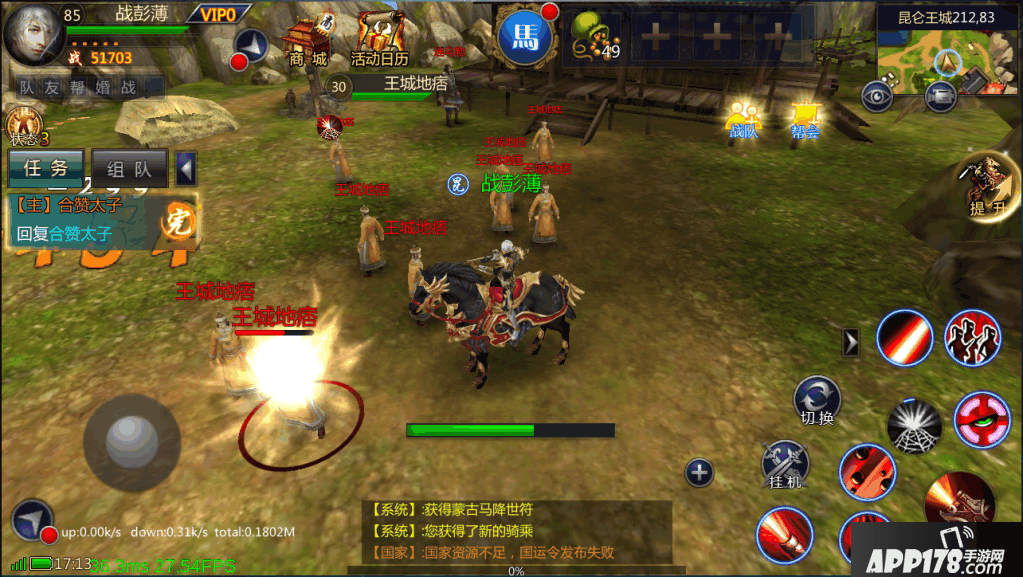Image resolution: width=1023 pixels, height=577 pixels.
Task: Collapse the quest tracker with arrow
Action: coord(186,169)
